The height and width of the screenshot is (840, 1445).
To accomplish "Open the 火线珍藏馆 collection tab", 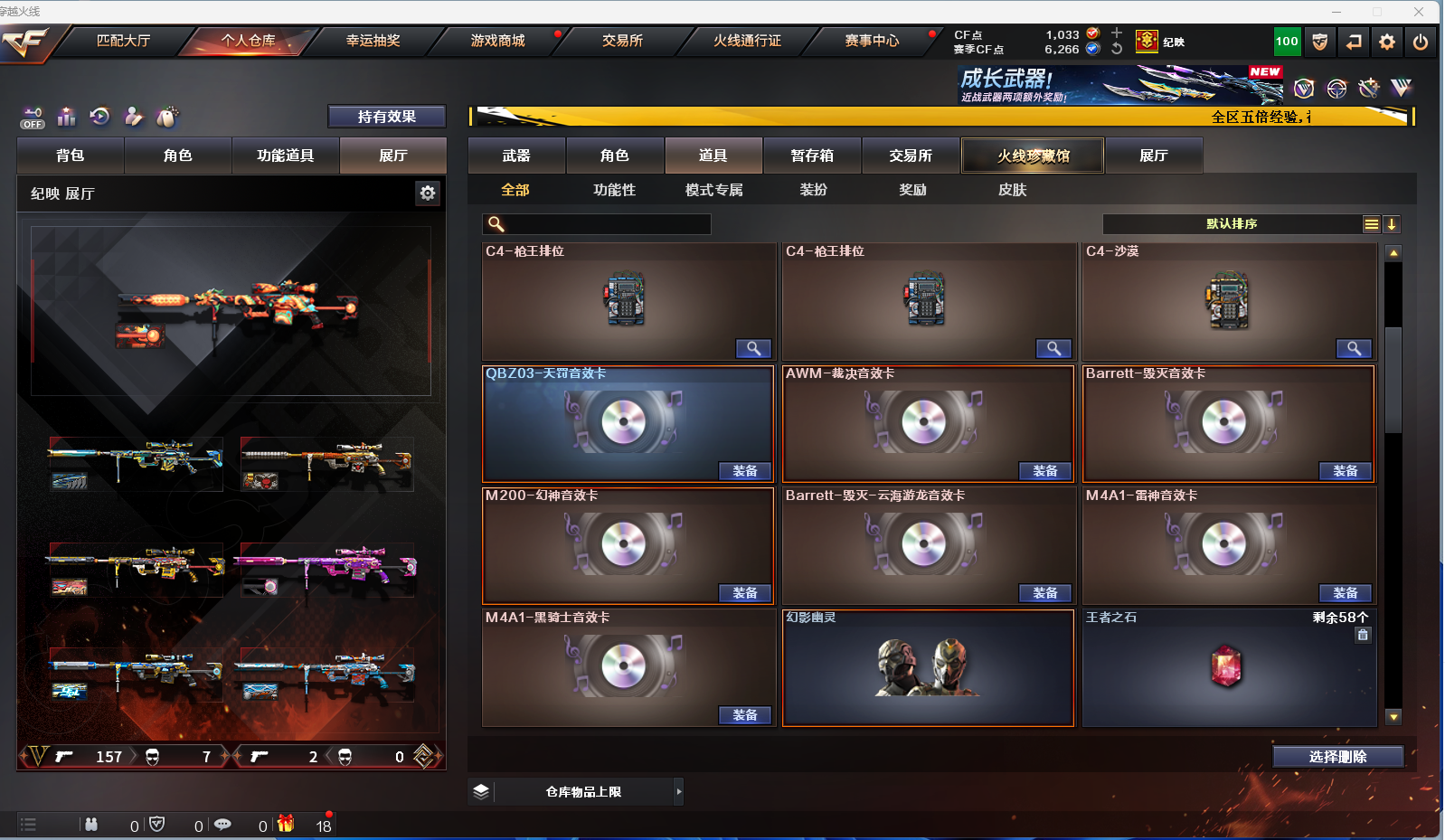I will pyautogui.click(x=1033, y=156).
